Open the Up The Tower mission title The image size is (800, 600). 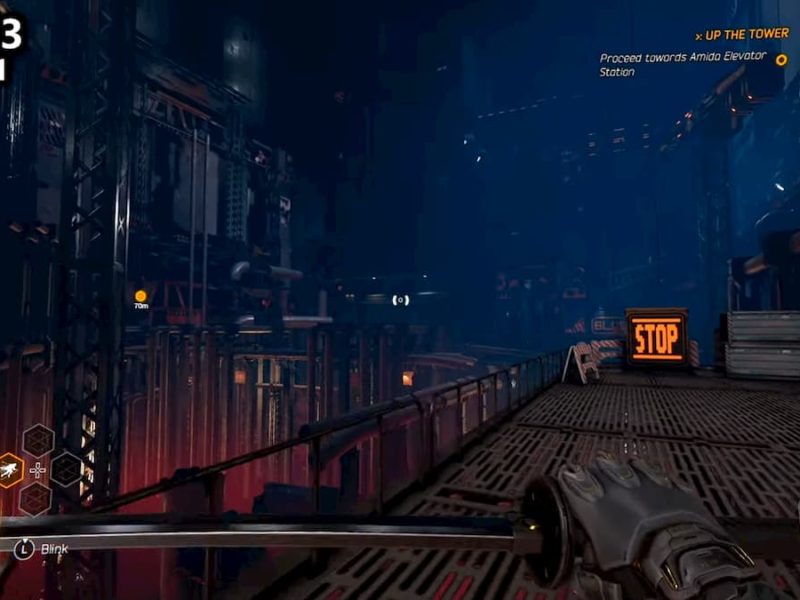coord(746,34)
